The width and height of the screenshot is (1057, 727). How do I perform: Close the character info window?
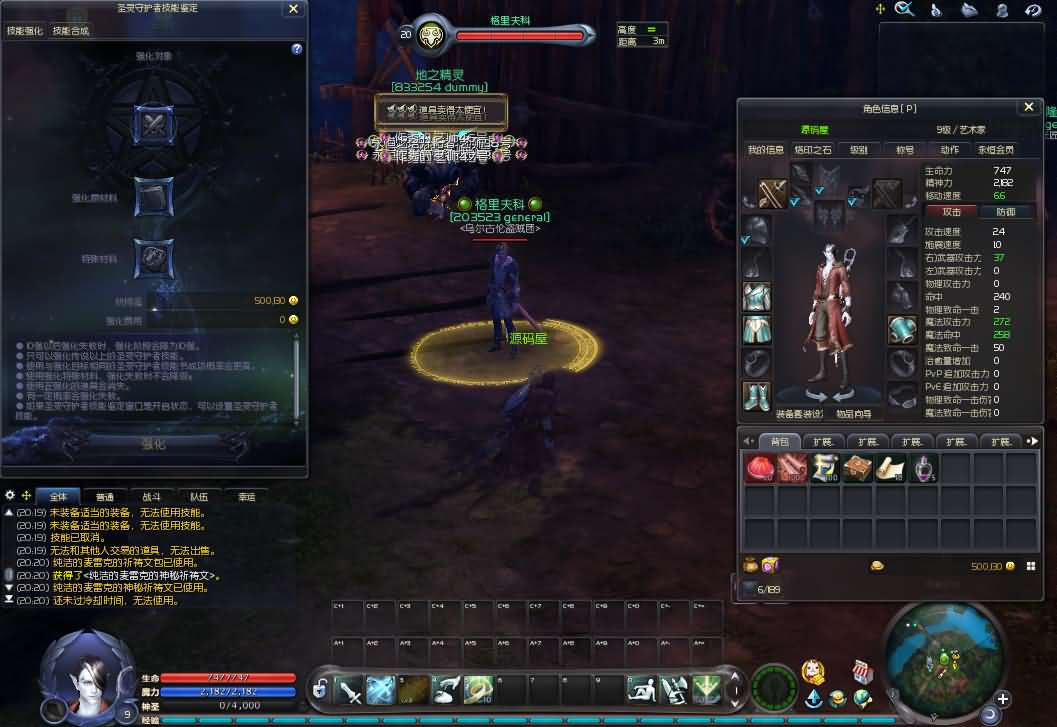[x=1028, y=108]
